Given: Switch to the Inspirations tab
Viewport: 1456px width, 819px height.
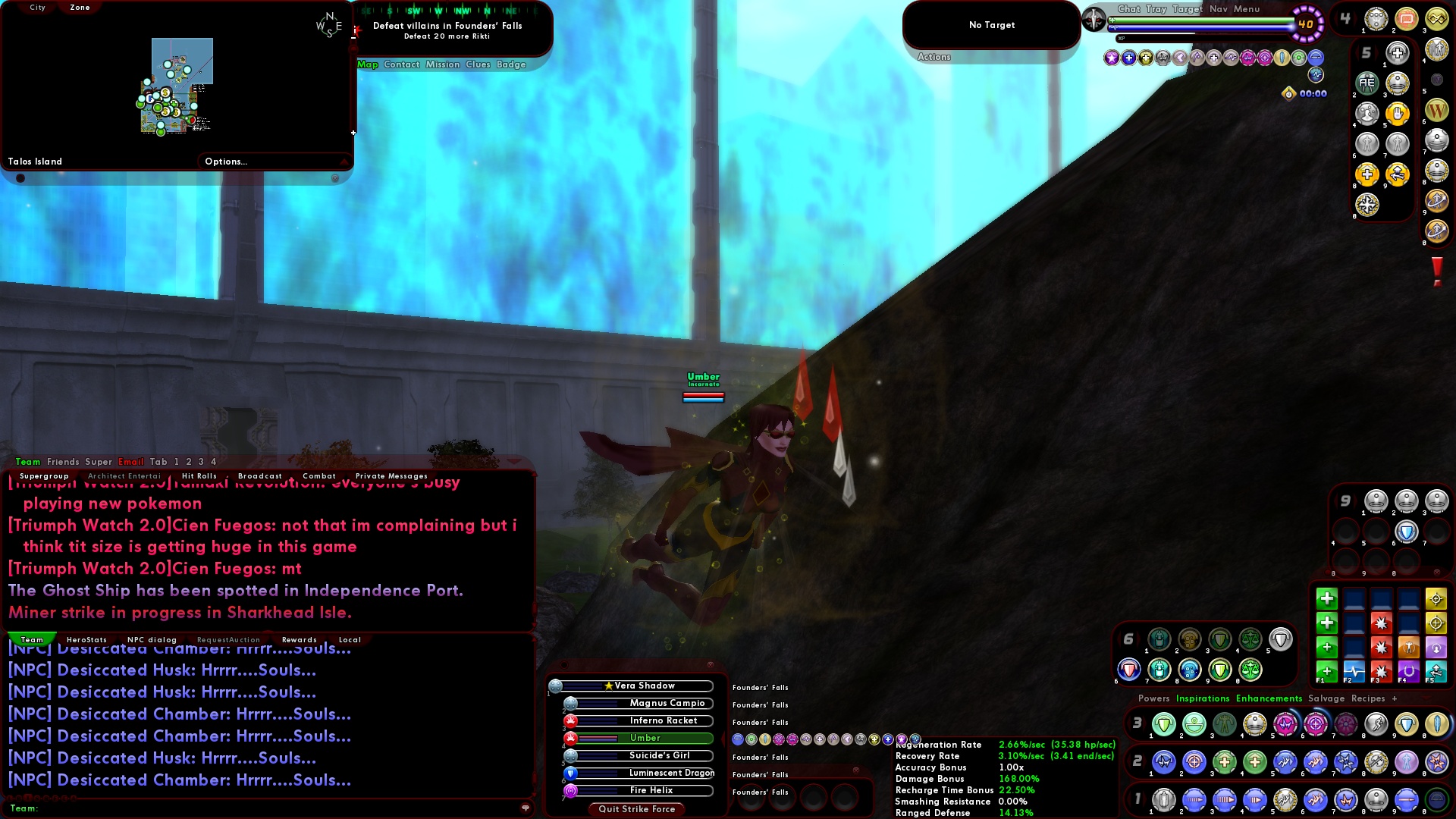Looking at the screenshot, I should coord(1203,698).
